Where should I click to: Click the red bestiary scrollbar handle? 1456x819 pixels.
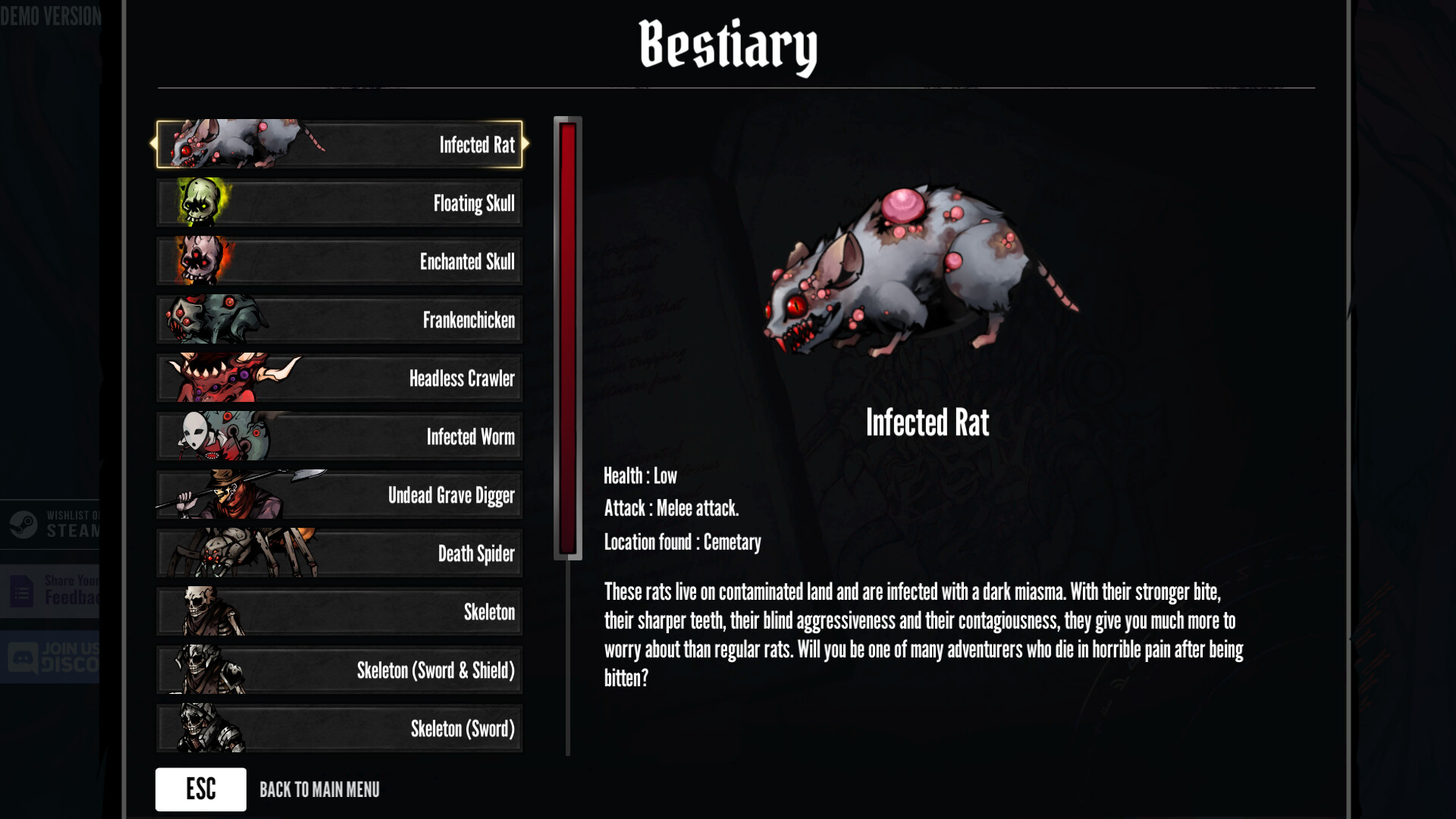click(568, 338)
